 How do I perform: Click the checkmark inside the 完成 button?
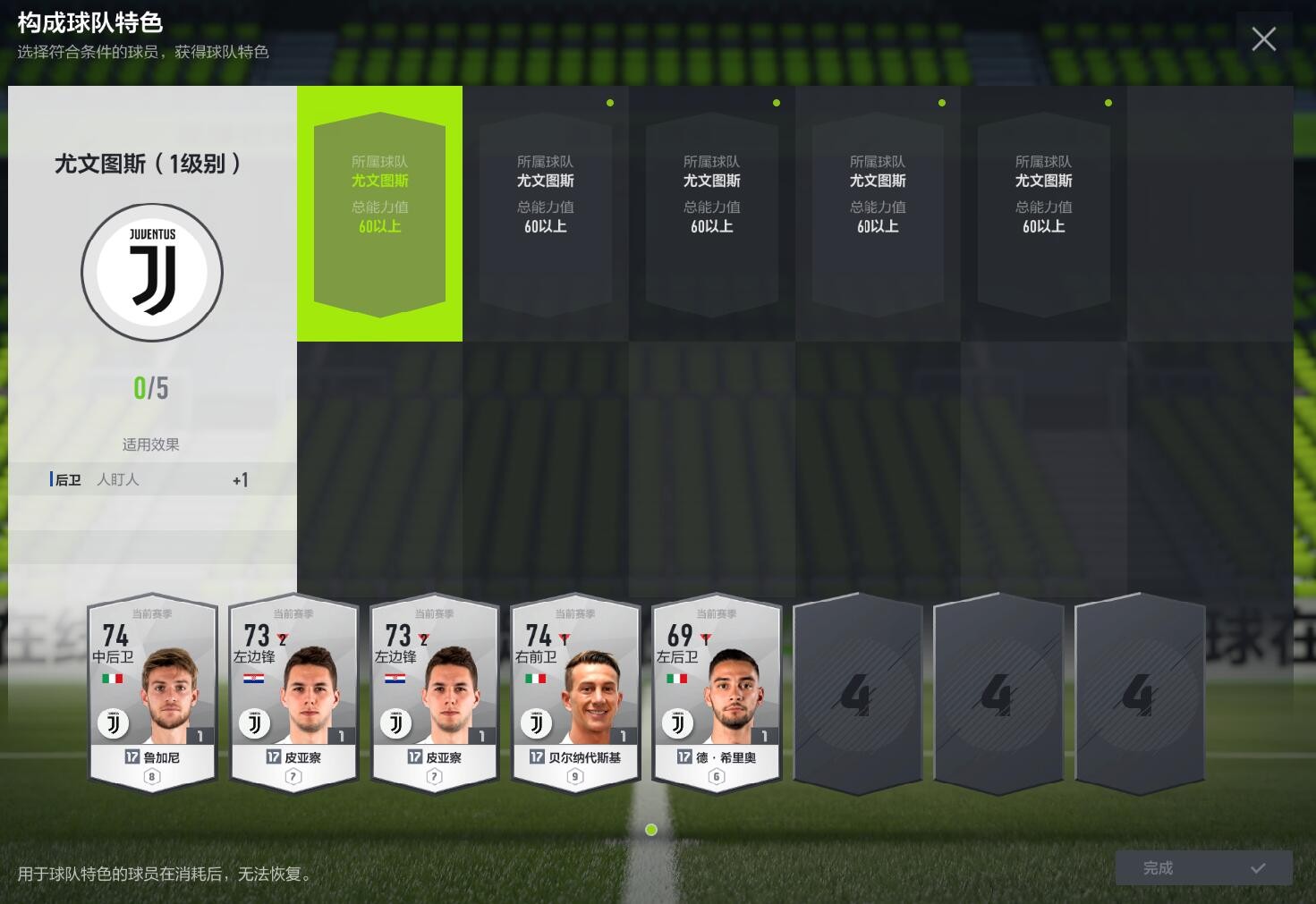point(1259,867)
